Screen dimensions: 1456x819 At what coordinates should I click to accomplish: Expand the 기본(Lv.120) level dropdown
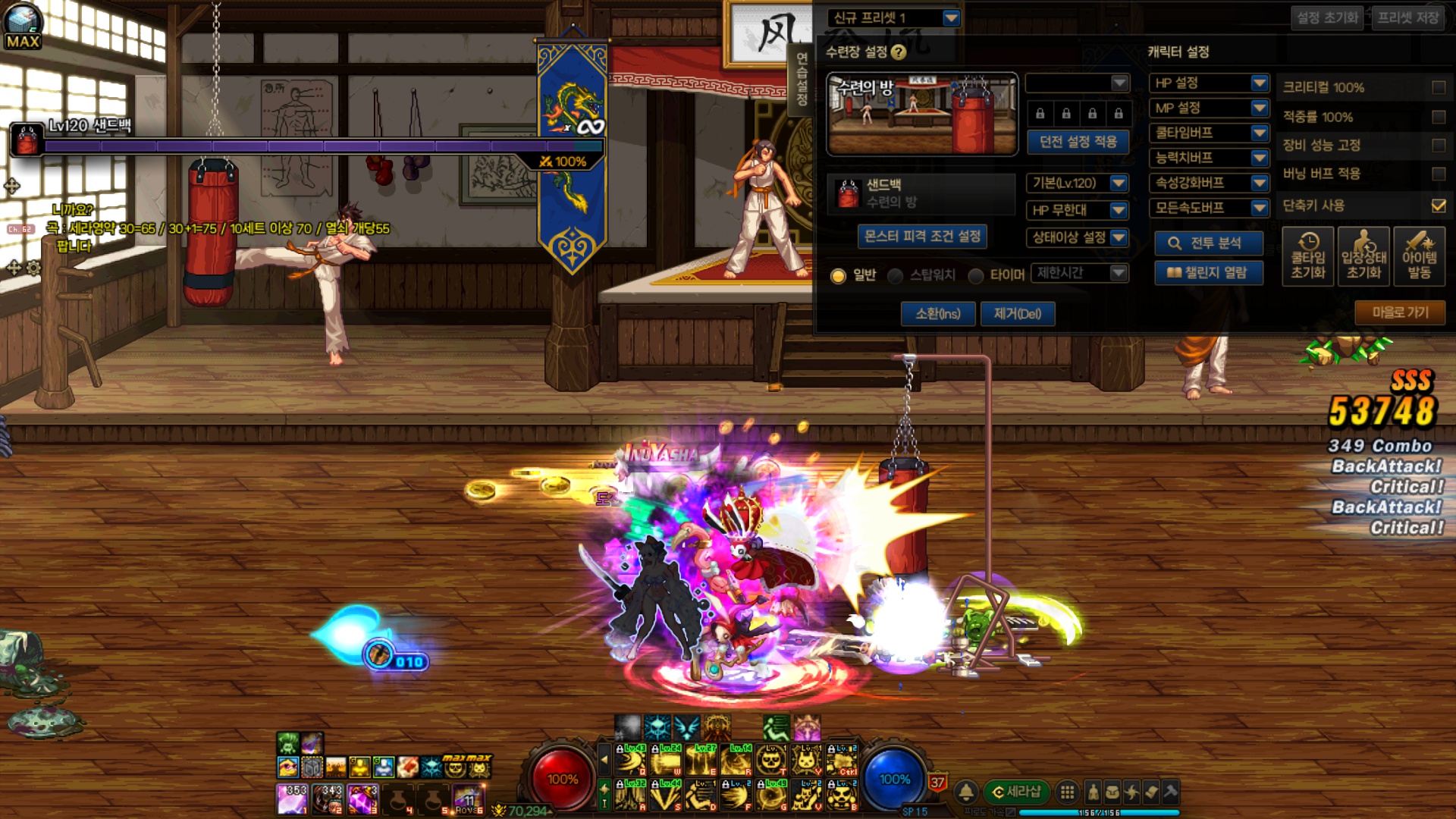pyautogui.click(x=1077, y=183)
